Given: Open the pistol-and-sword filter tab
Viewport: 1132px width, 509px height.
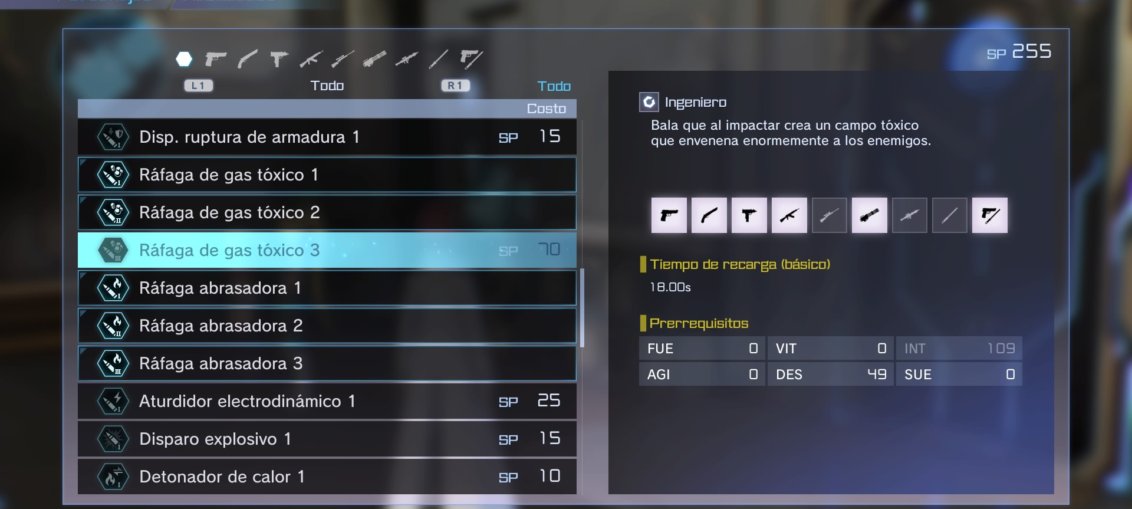Looking at the screenshot, I should tap(470, 59).
